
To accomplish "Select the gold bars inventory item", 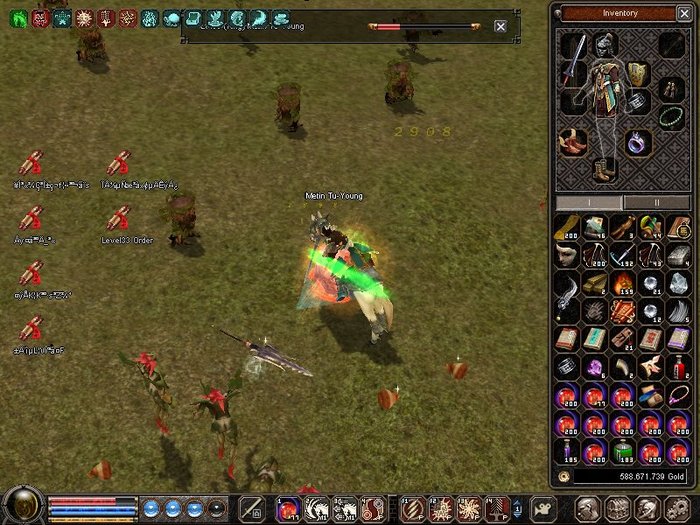I will [x=595, y=283].
